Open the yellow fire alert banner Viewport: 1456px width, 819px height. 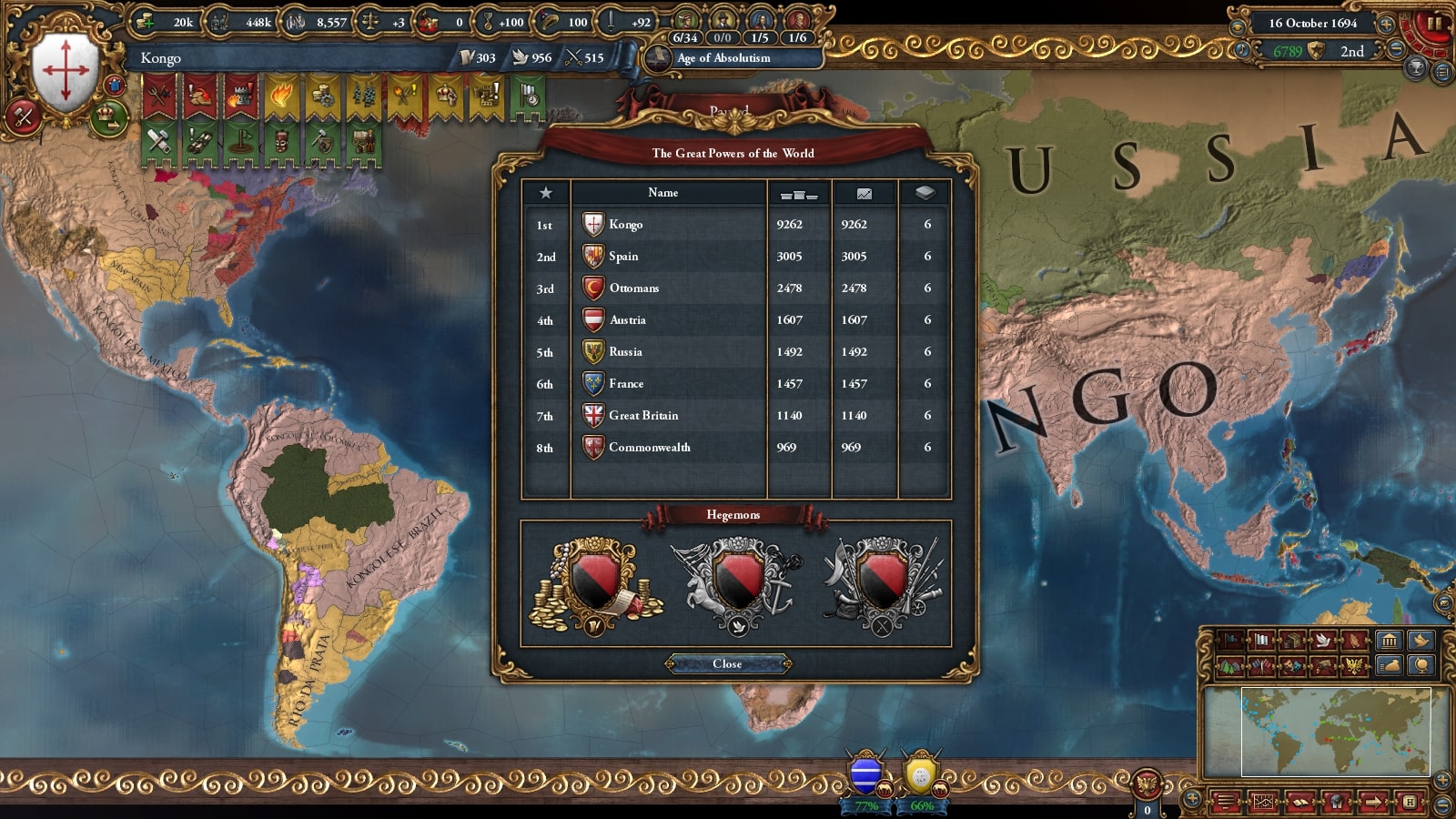[x=281, y=96]
